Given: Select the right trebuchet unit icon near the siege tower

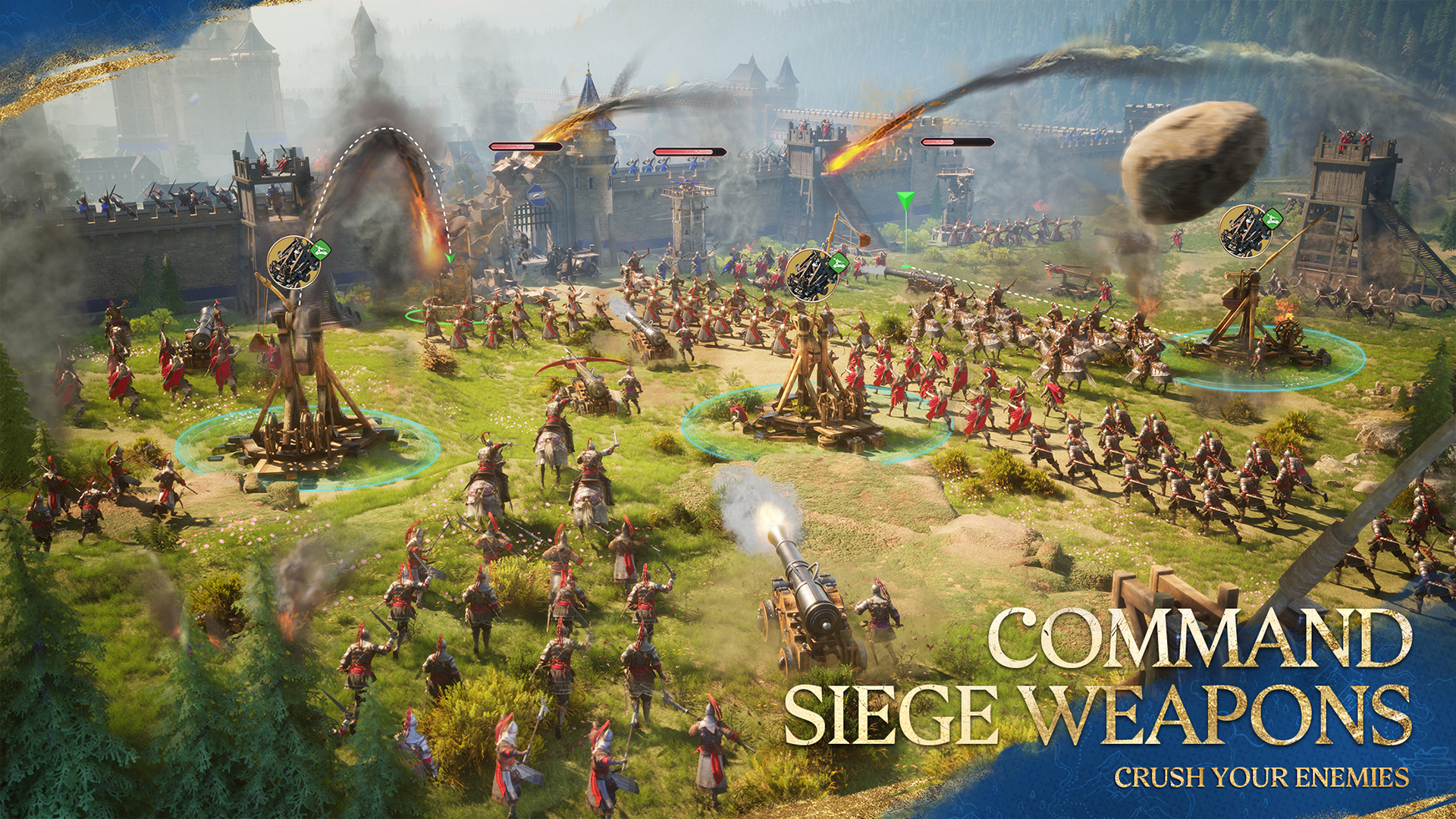Looking at the screenshot, I should [x=1246, y=230].
